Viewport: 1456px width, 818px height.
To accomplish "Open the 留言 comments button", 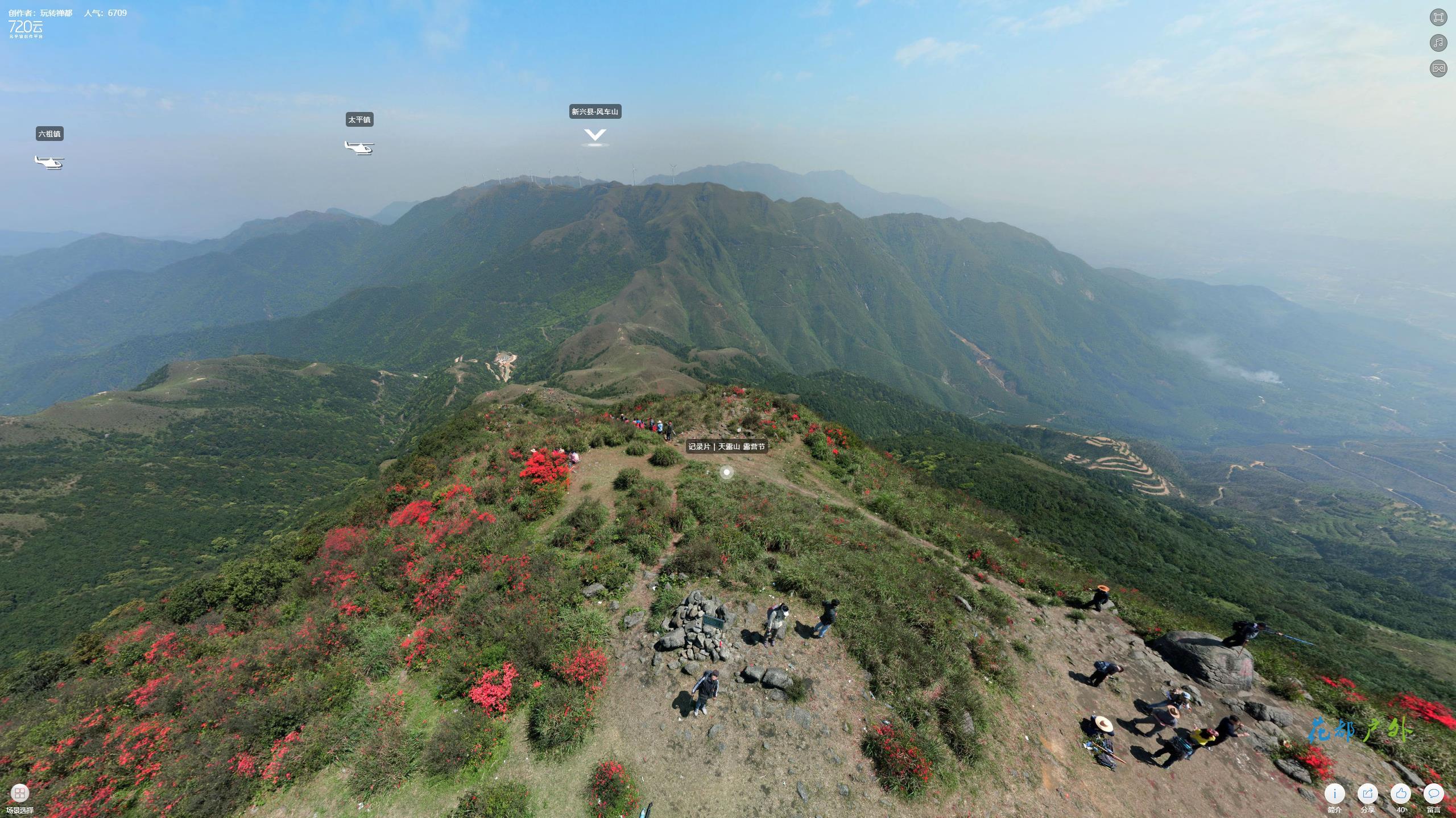I will [1433, 794].
